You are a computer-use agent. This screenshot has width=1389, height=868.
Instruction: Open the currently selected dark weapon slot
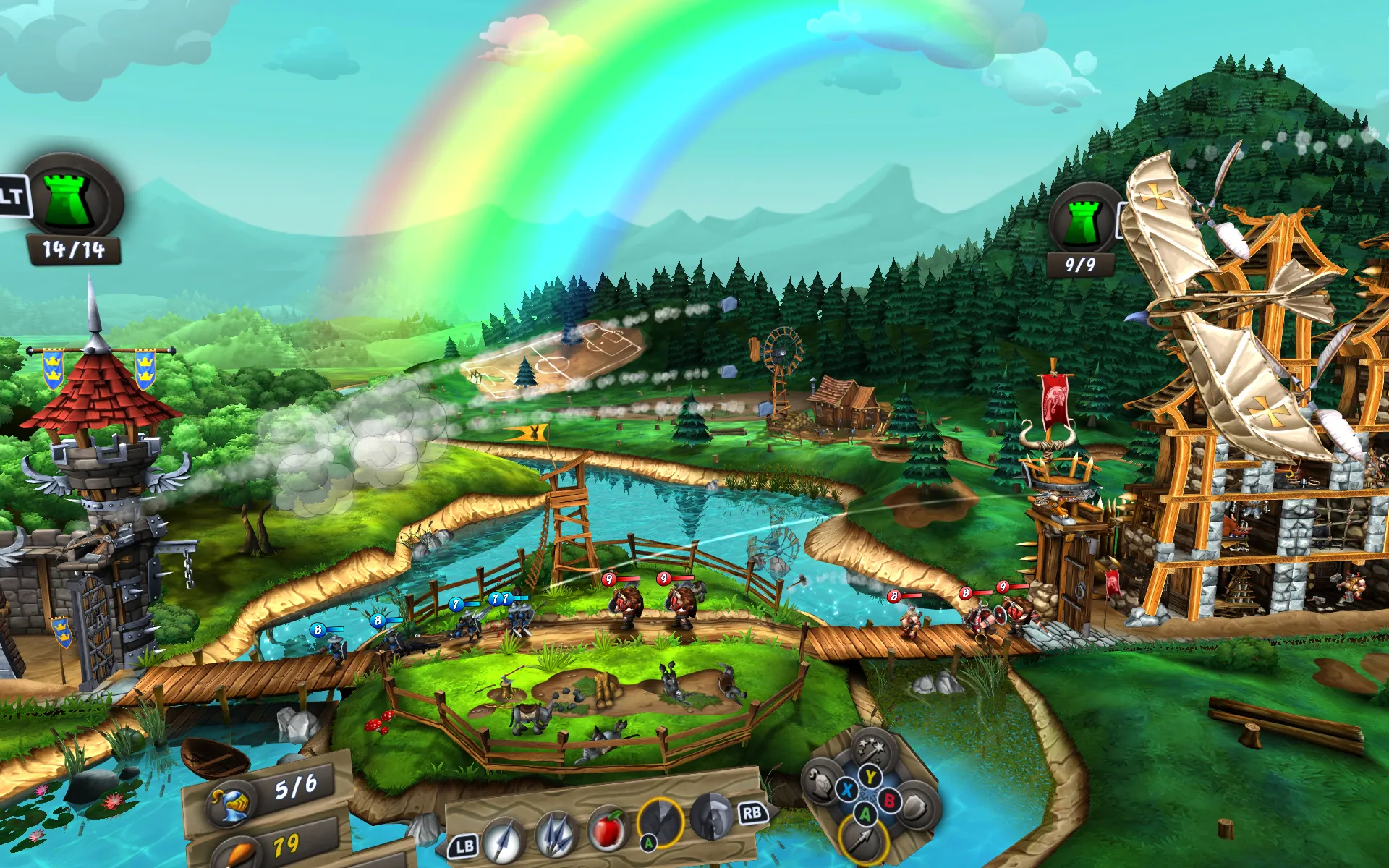(x=660, y=825)
